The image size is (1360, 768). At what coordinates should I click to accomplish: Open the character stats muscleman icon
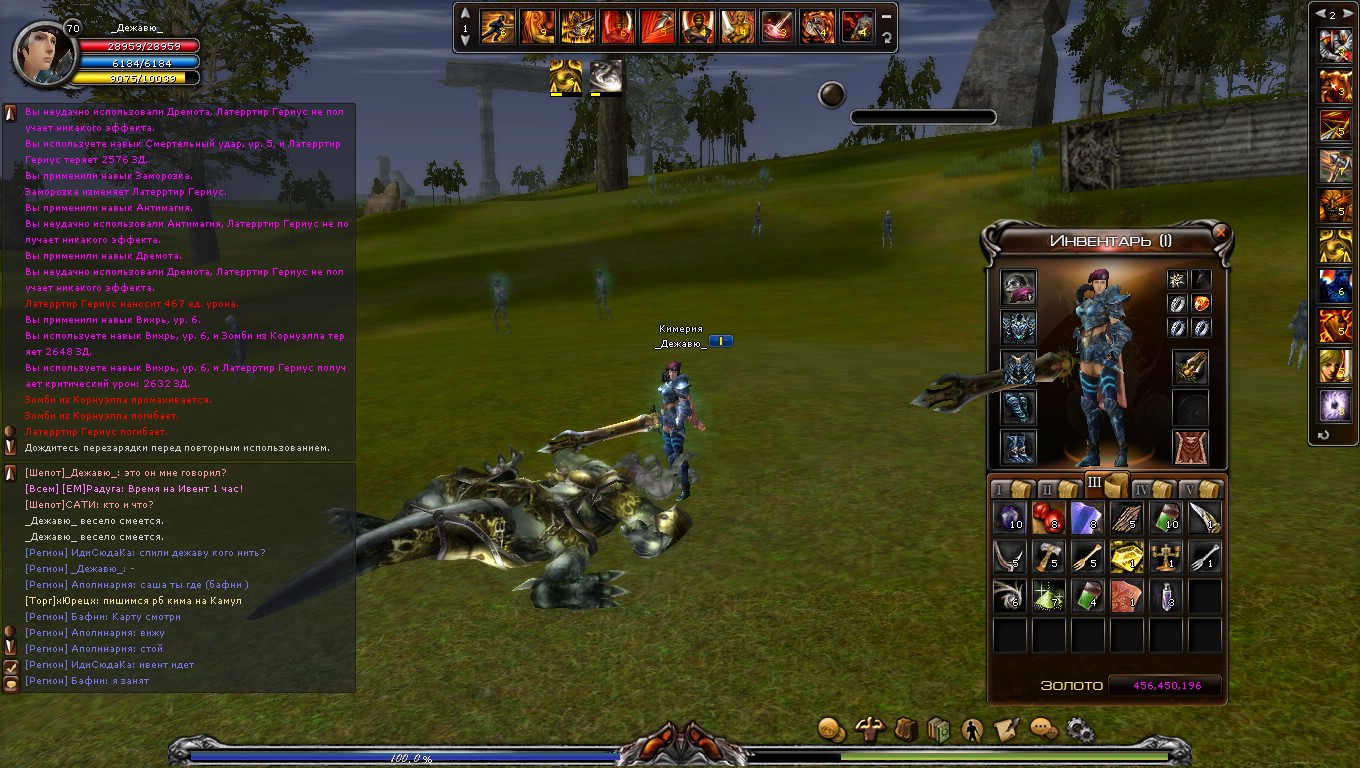pos(868,729)
